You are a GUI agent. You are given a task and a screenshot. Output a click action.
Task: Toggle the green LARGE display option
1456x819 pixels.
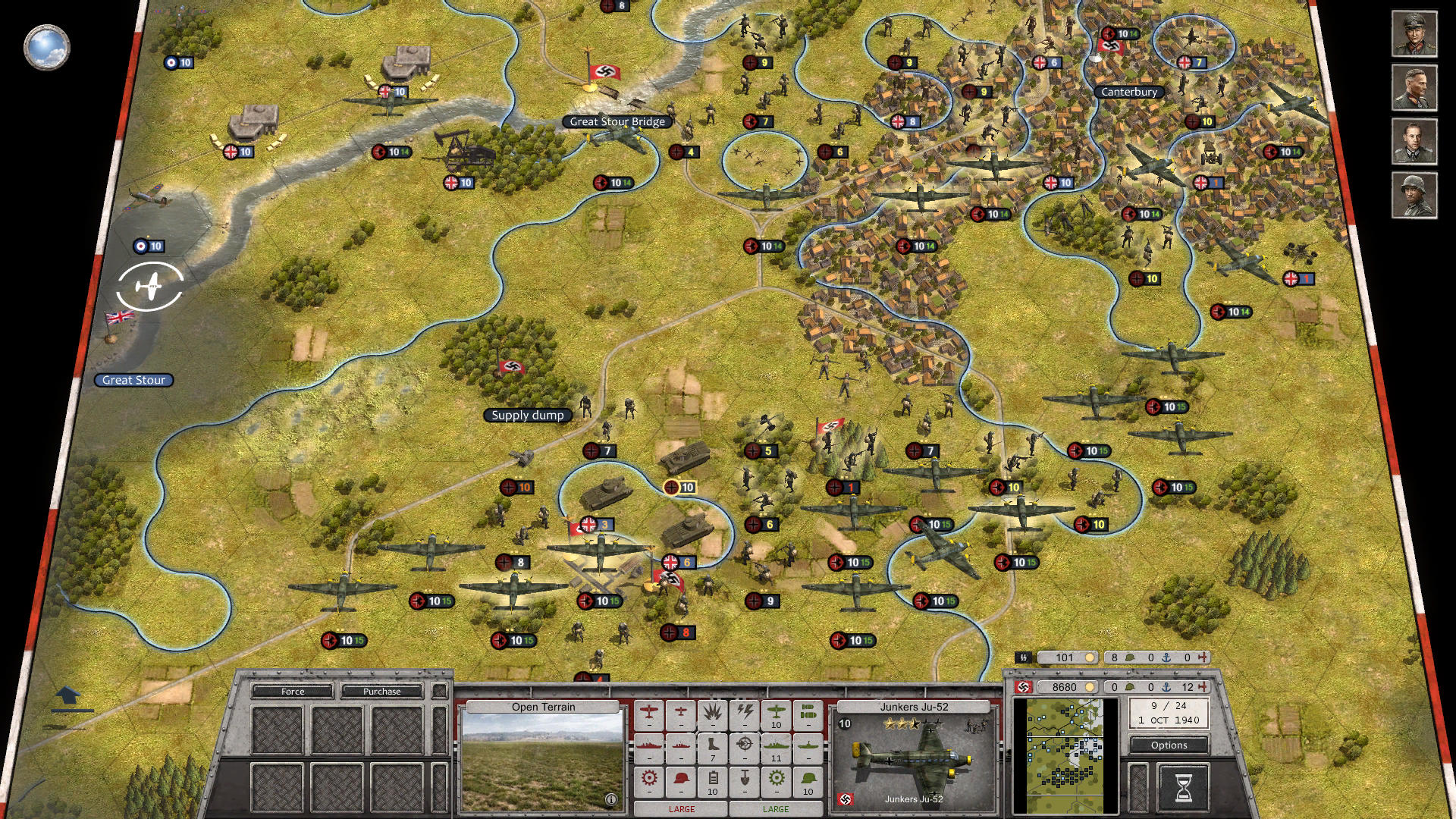tap(776, 809)
